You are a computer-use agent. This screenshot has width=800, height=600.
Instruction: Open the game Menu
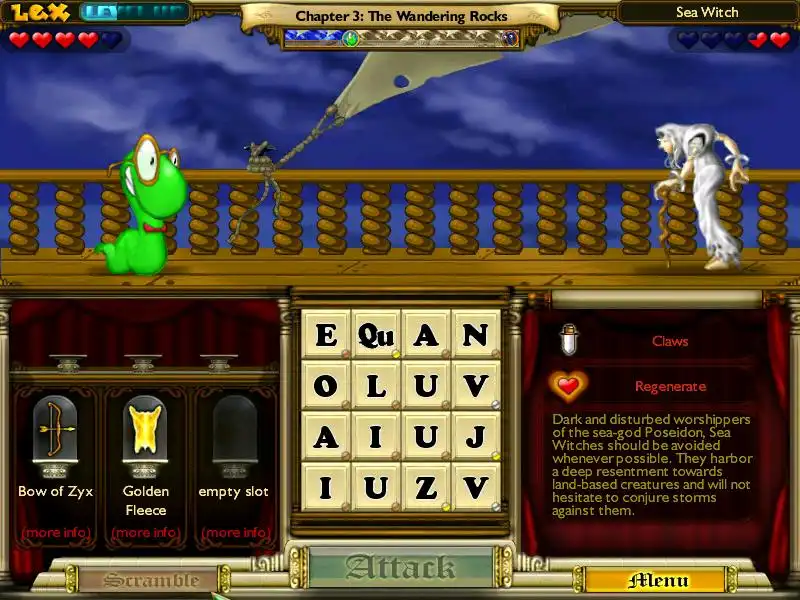pyautogui.click(x=657, y=580)
